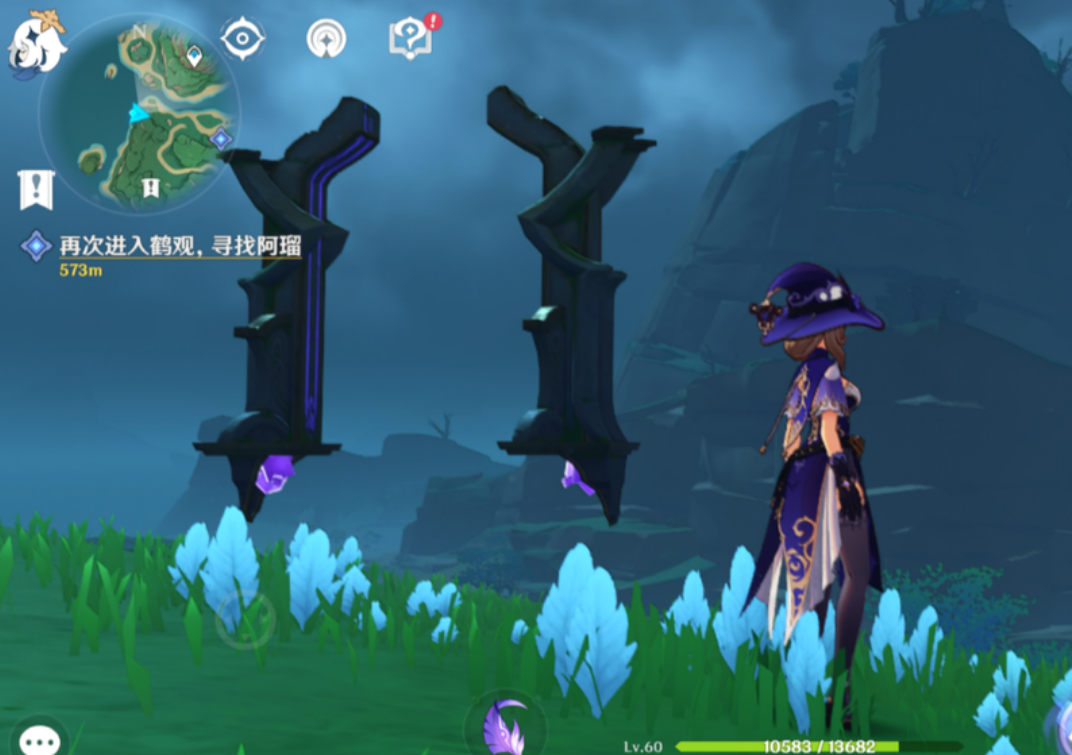Open the circular minimap
Viewport: 1072px width, 755px height.
click(x=138, y=116)
